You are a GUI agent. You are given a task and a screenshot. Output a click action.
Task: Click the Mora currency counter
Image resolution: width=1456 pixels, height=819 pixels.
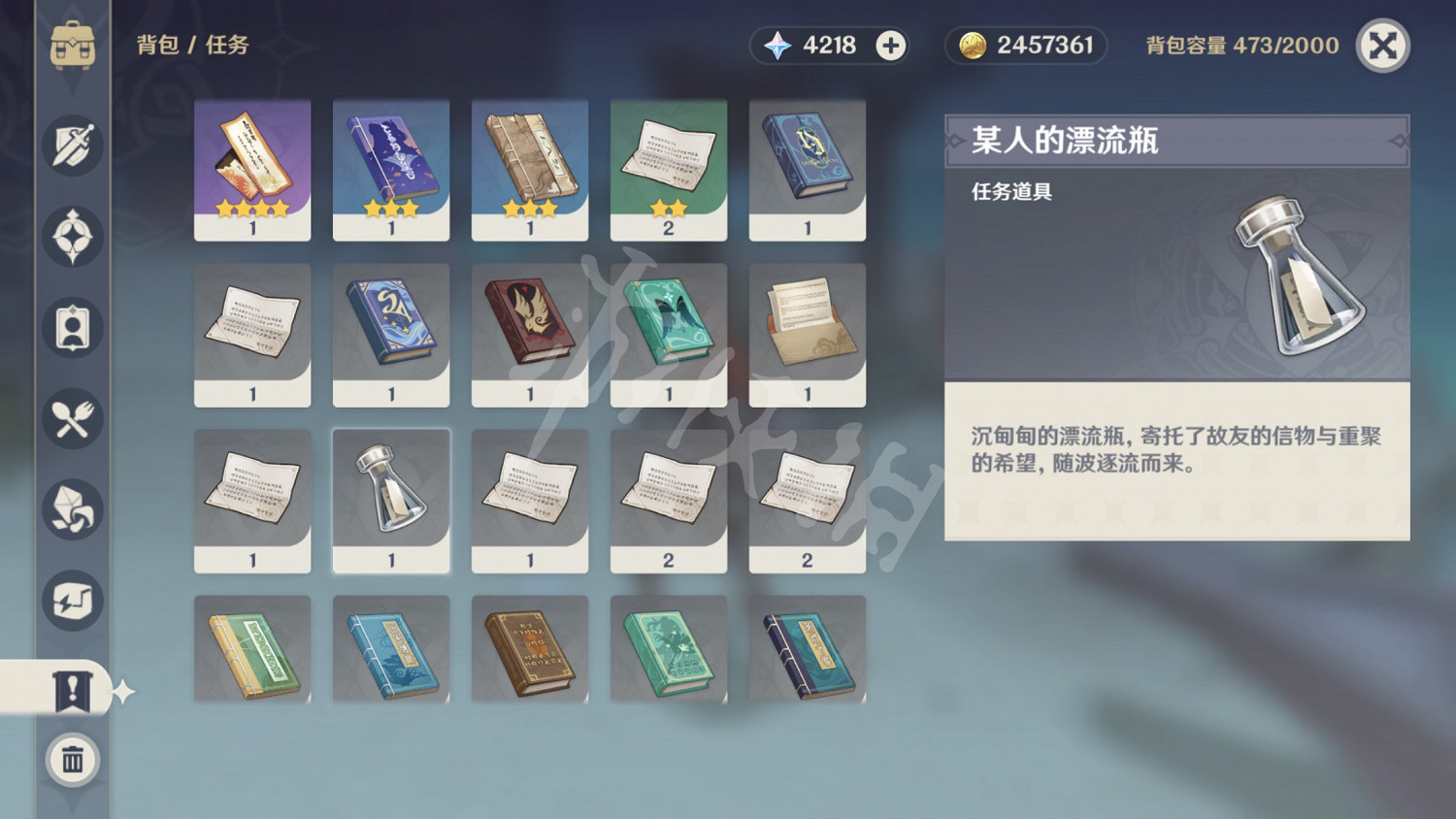pyautogui.click(x=1025, y=45)
